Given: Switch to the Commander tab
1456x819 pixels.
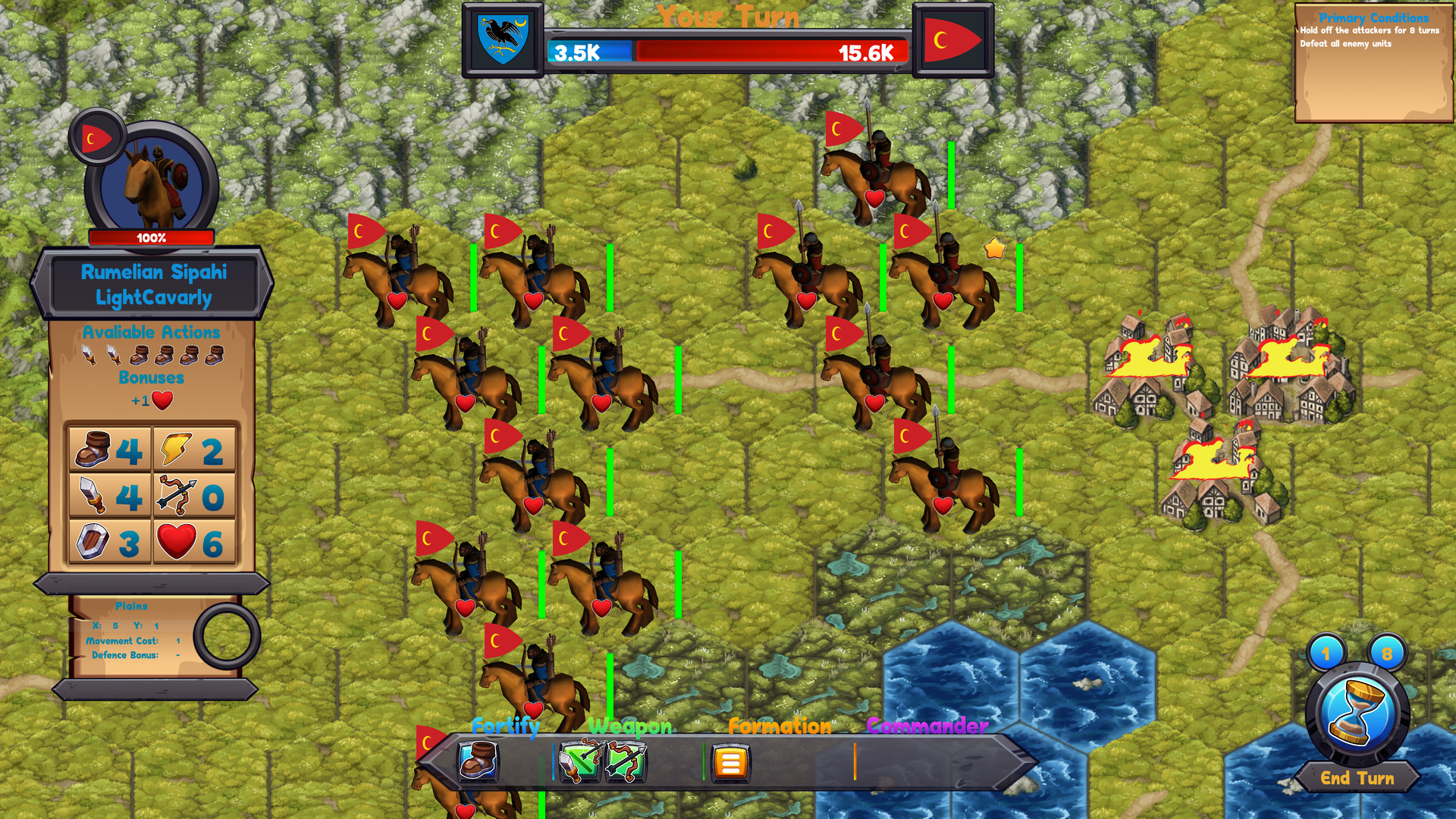Looking at the screenshot, I should (x=927, y=726).
